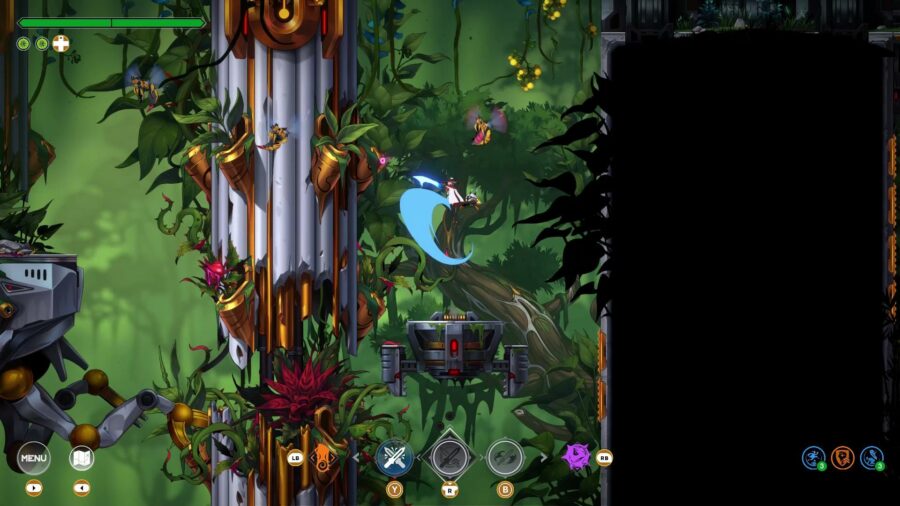Select the grey diamond sword slot
Viewport: 900px width, 506px height.
[x=449, y=458]
